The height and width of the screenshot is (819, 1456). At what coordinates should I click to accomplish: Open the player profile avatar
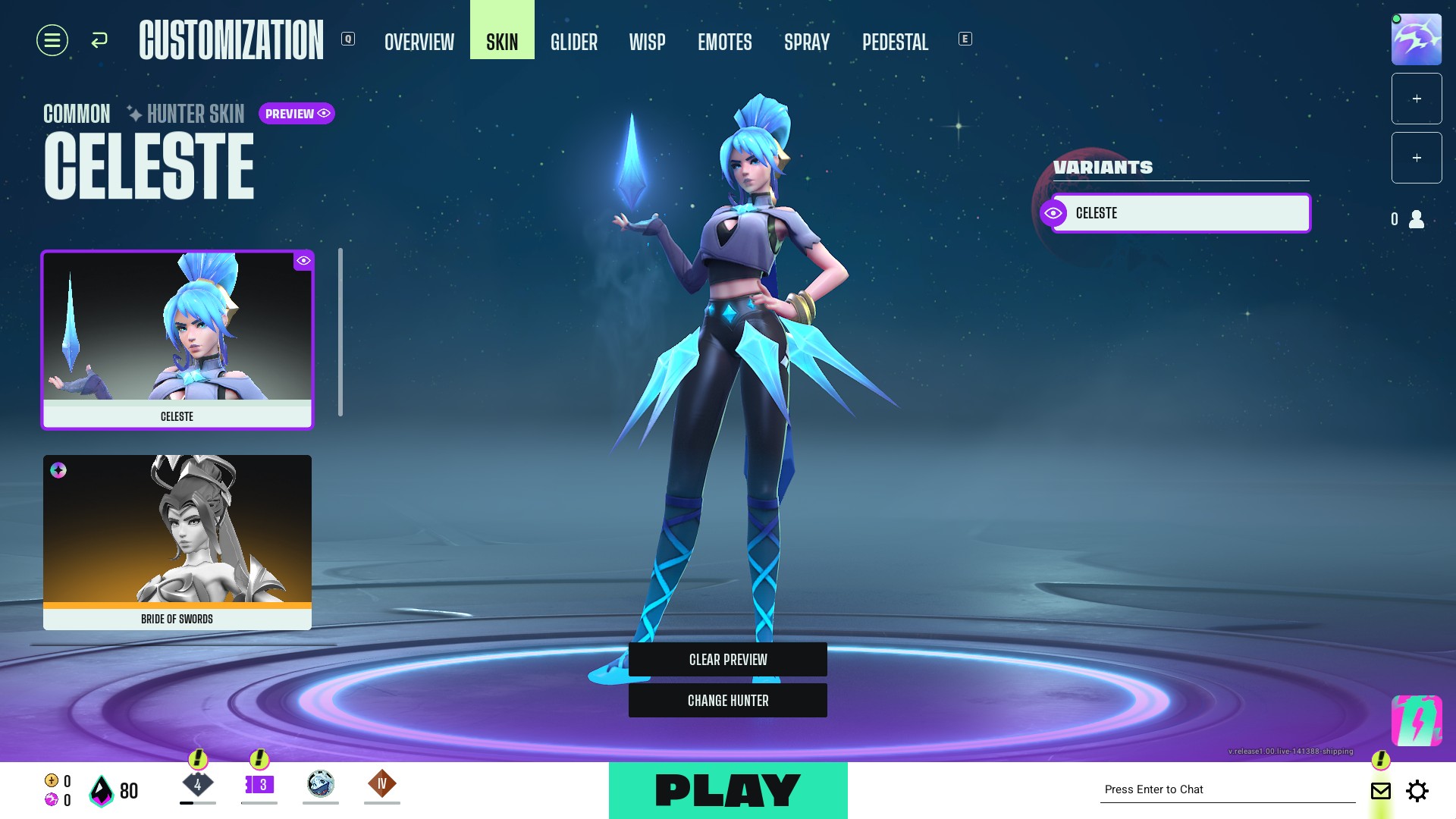(x=1416, y=39)
